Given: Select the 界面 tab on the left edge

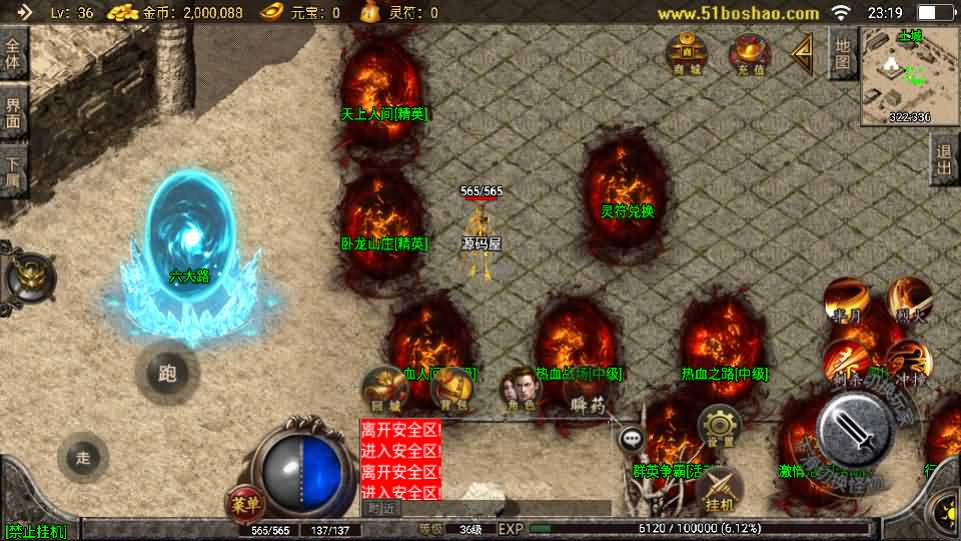Looking at the screenshot, I should point(13,112).
